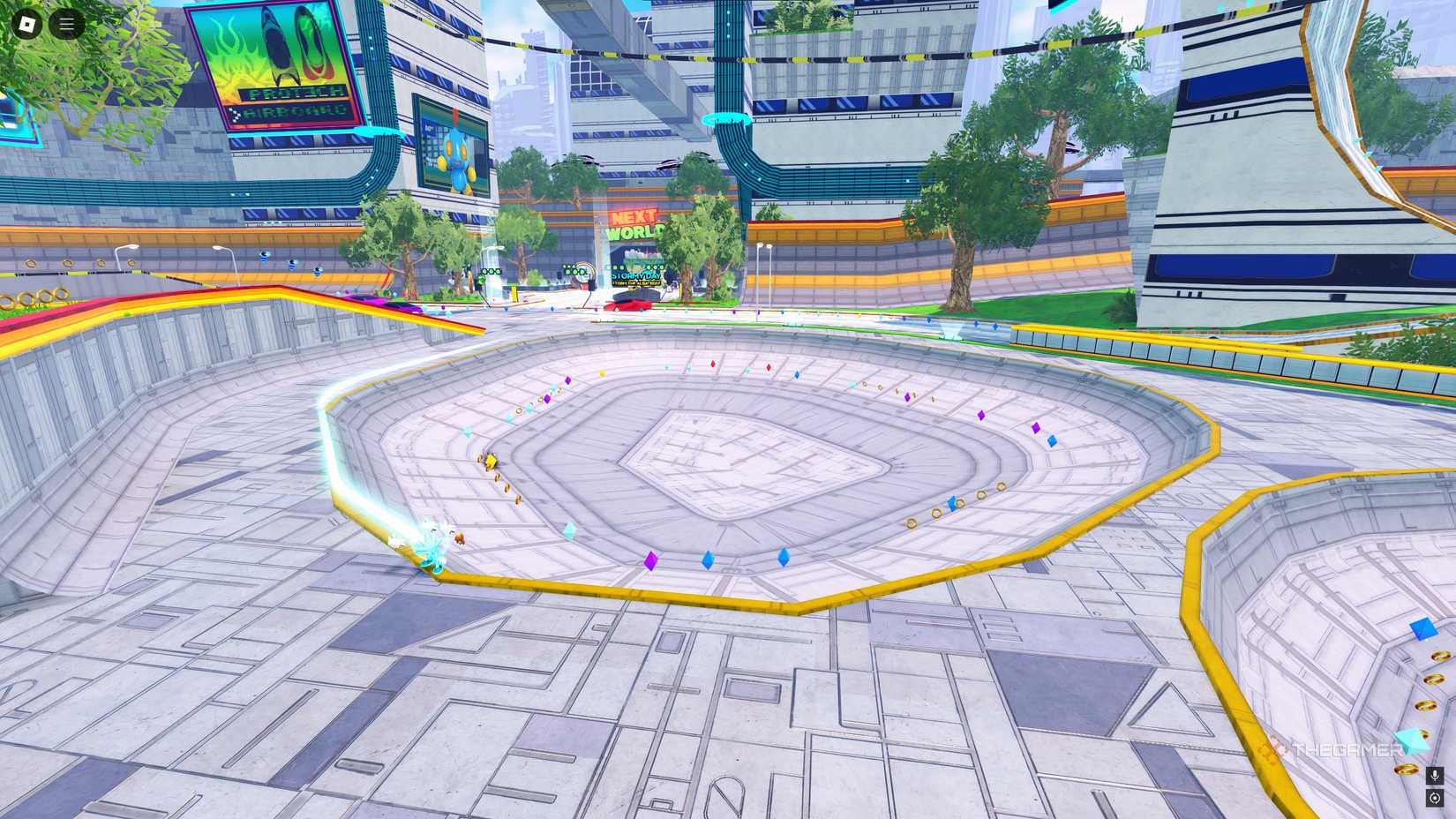1456x819 pixels.
Task: Open the hamburger menu at top left
Action: pyautogui.click(x=65, y=24)
